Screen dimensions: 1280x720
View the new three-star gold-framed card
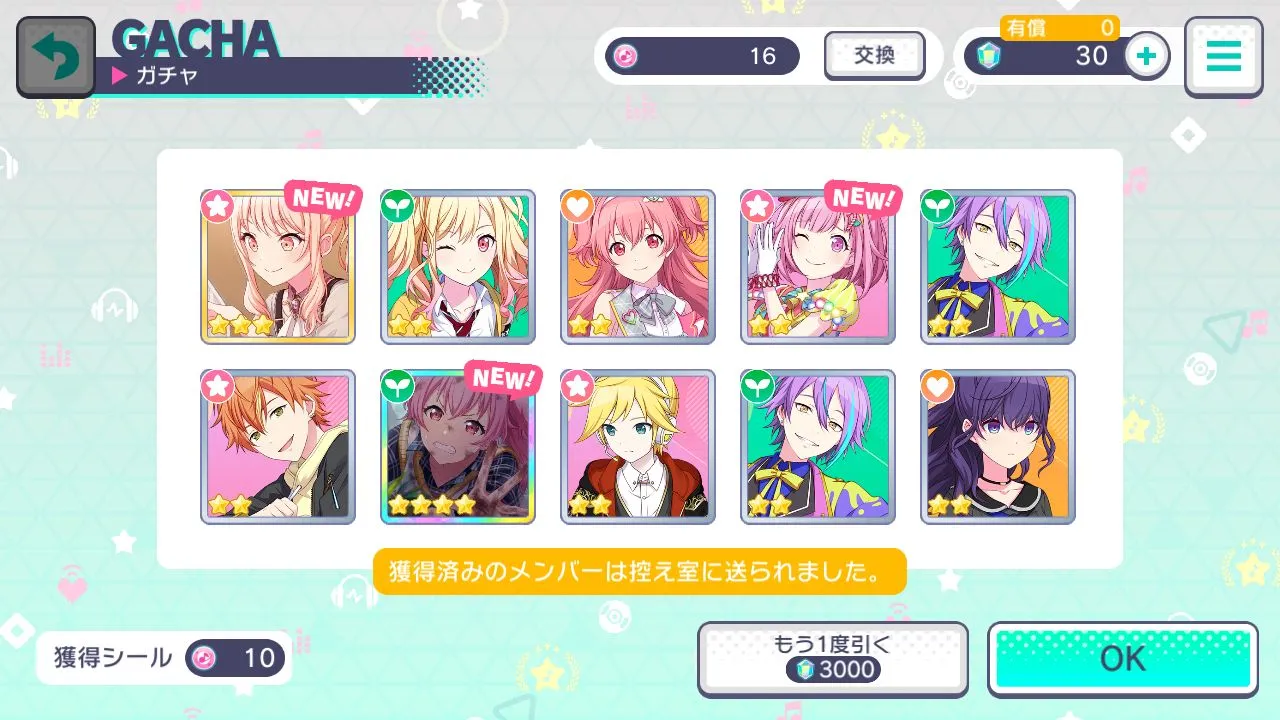coord(278,267)
